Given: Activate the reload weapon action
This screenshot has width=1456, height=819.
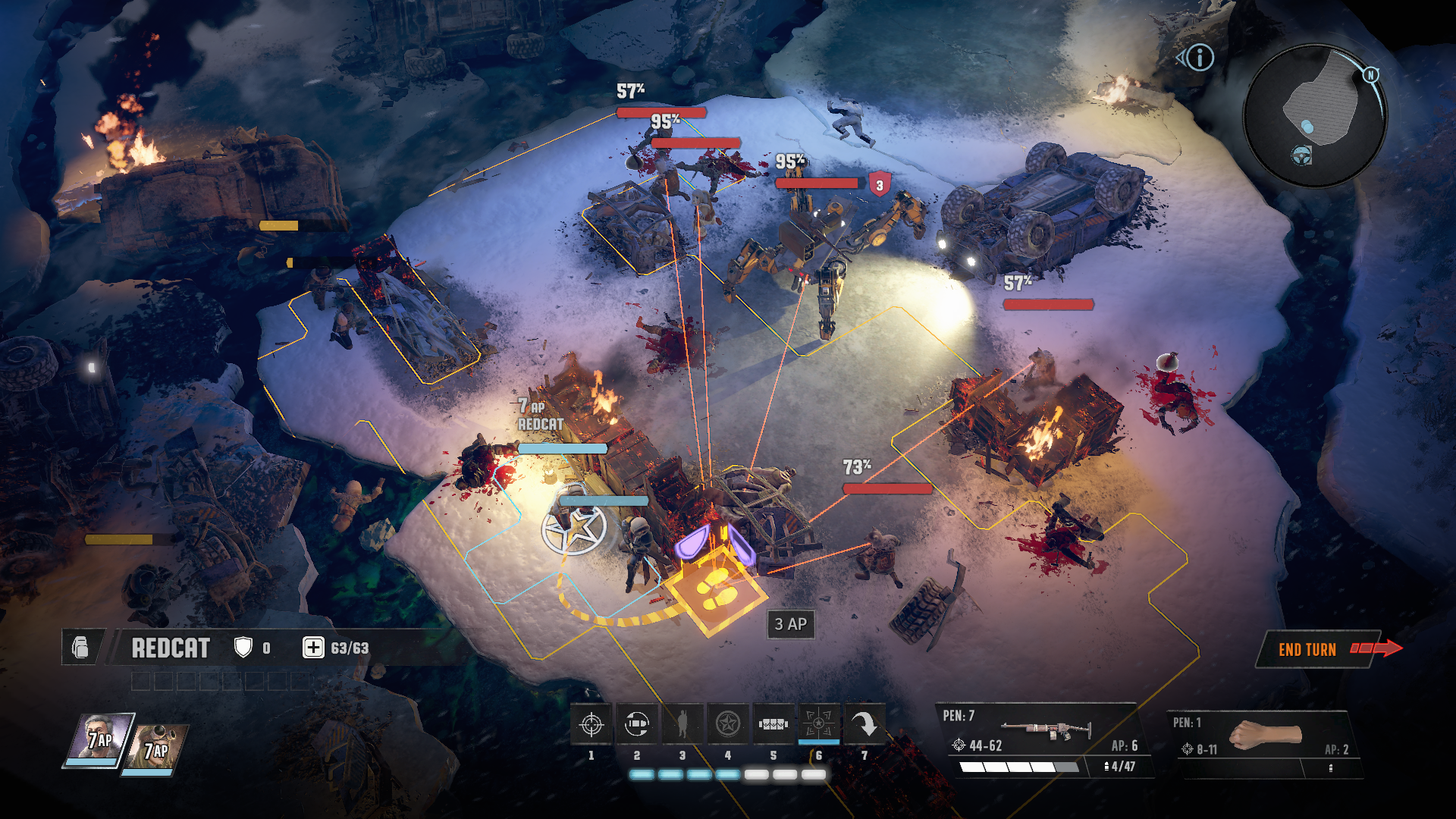Looking at the screenshot, I should tap(637, 725).
